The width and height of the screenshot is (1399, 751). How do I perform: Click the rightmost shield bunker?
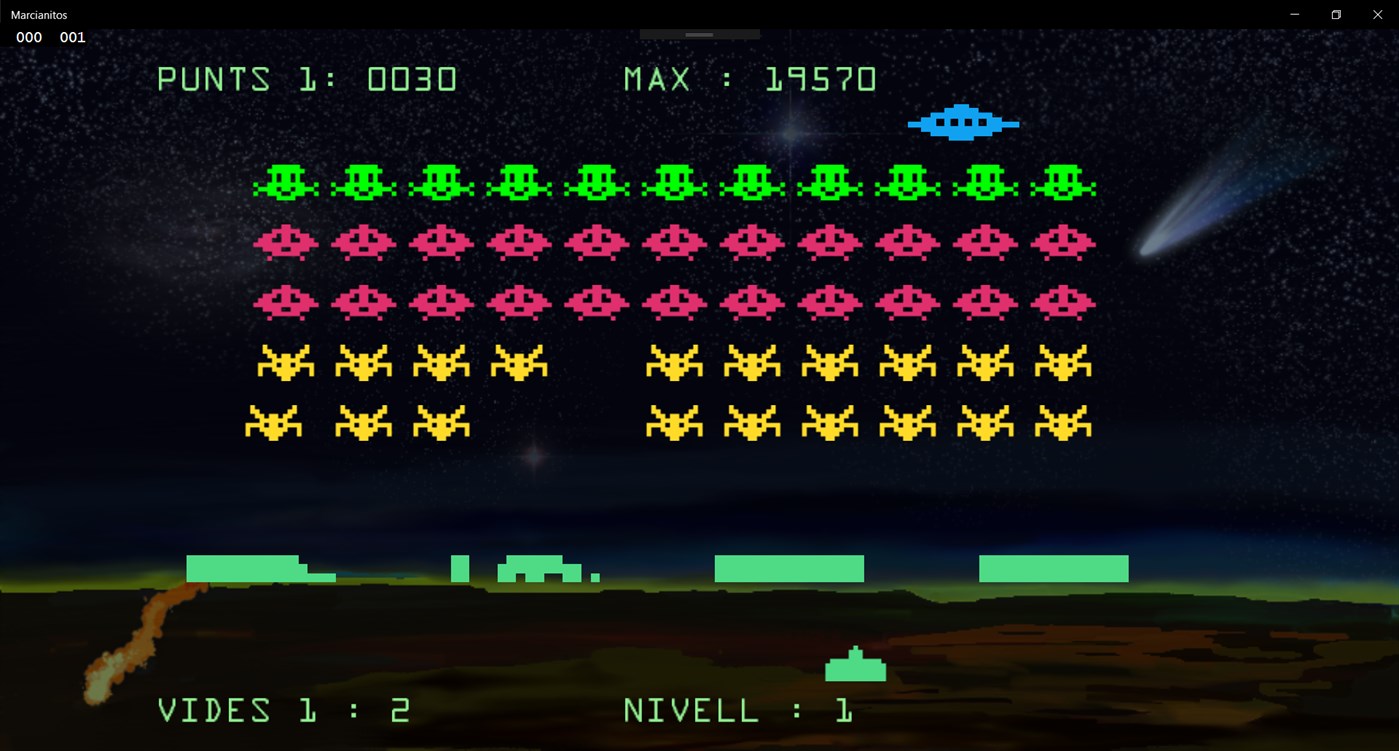(x=1054, y=568)
